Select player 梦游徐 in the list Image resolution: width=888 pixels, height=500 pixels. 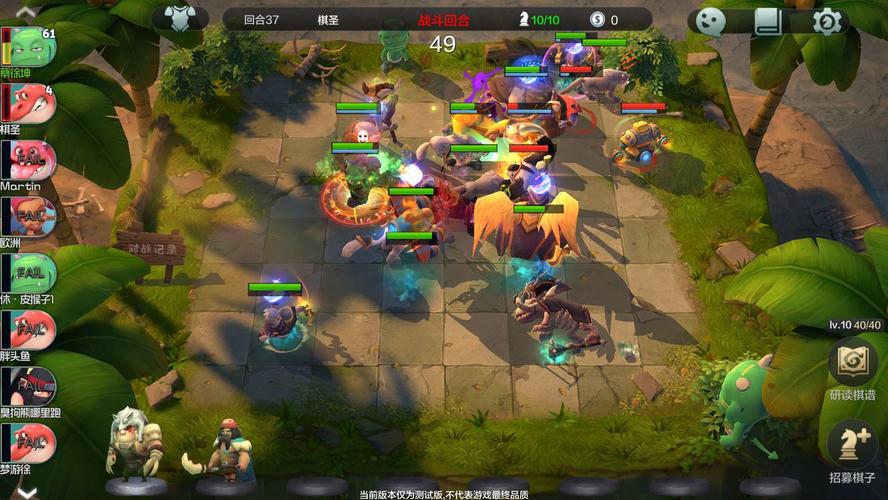[x=28, y=443]
